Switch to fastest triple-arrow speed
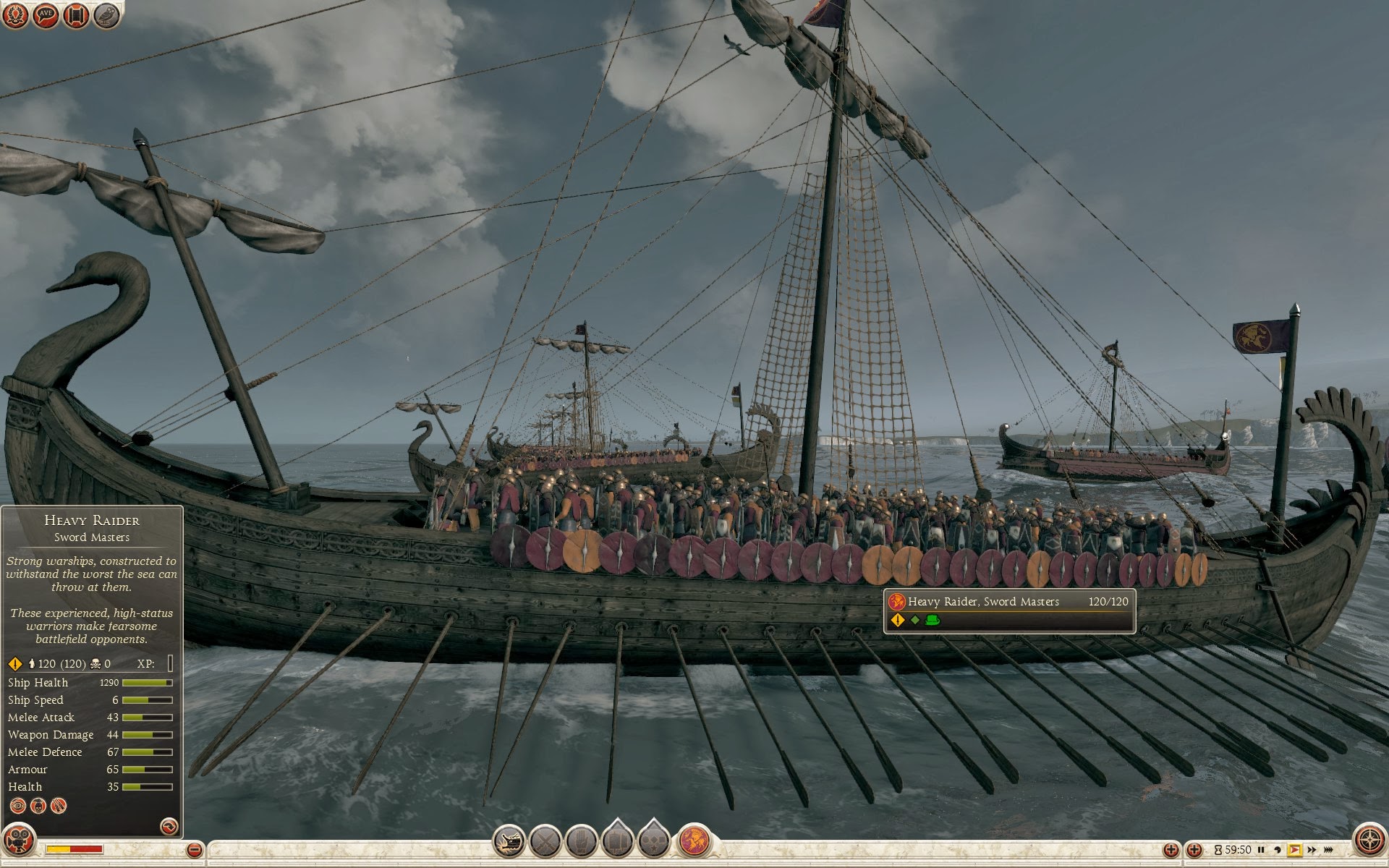 tap(1328, 850)
